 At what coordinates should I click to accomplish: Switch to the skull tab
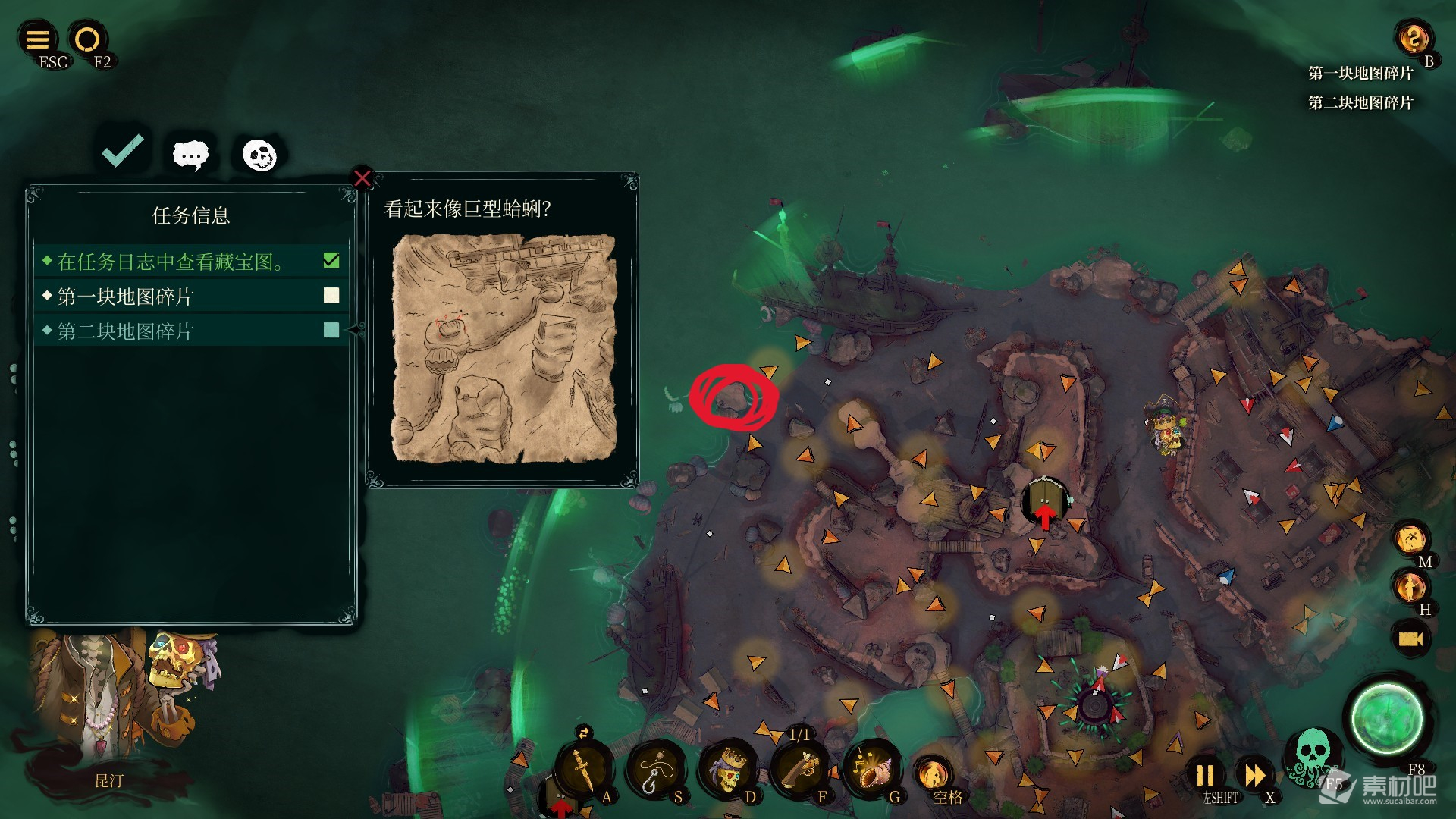[259, 155]
